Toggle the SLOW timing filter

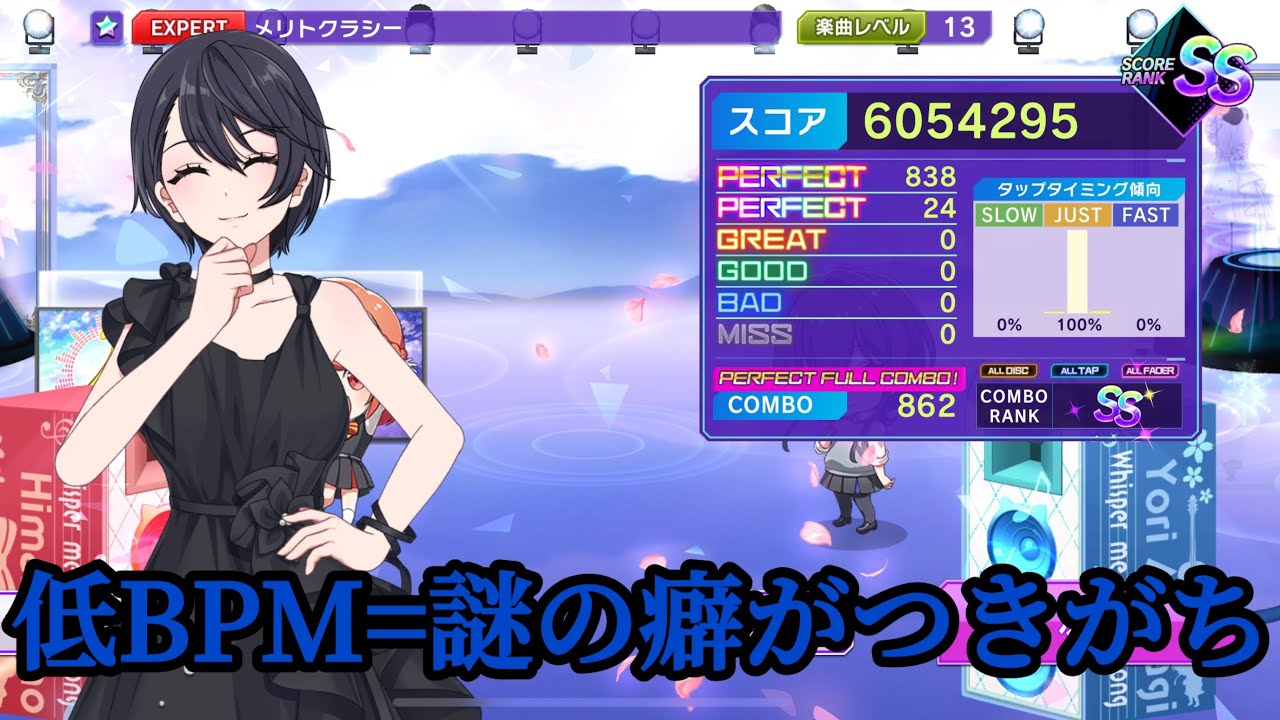tap(1011, 214)
